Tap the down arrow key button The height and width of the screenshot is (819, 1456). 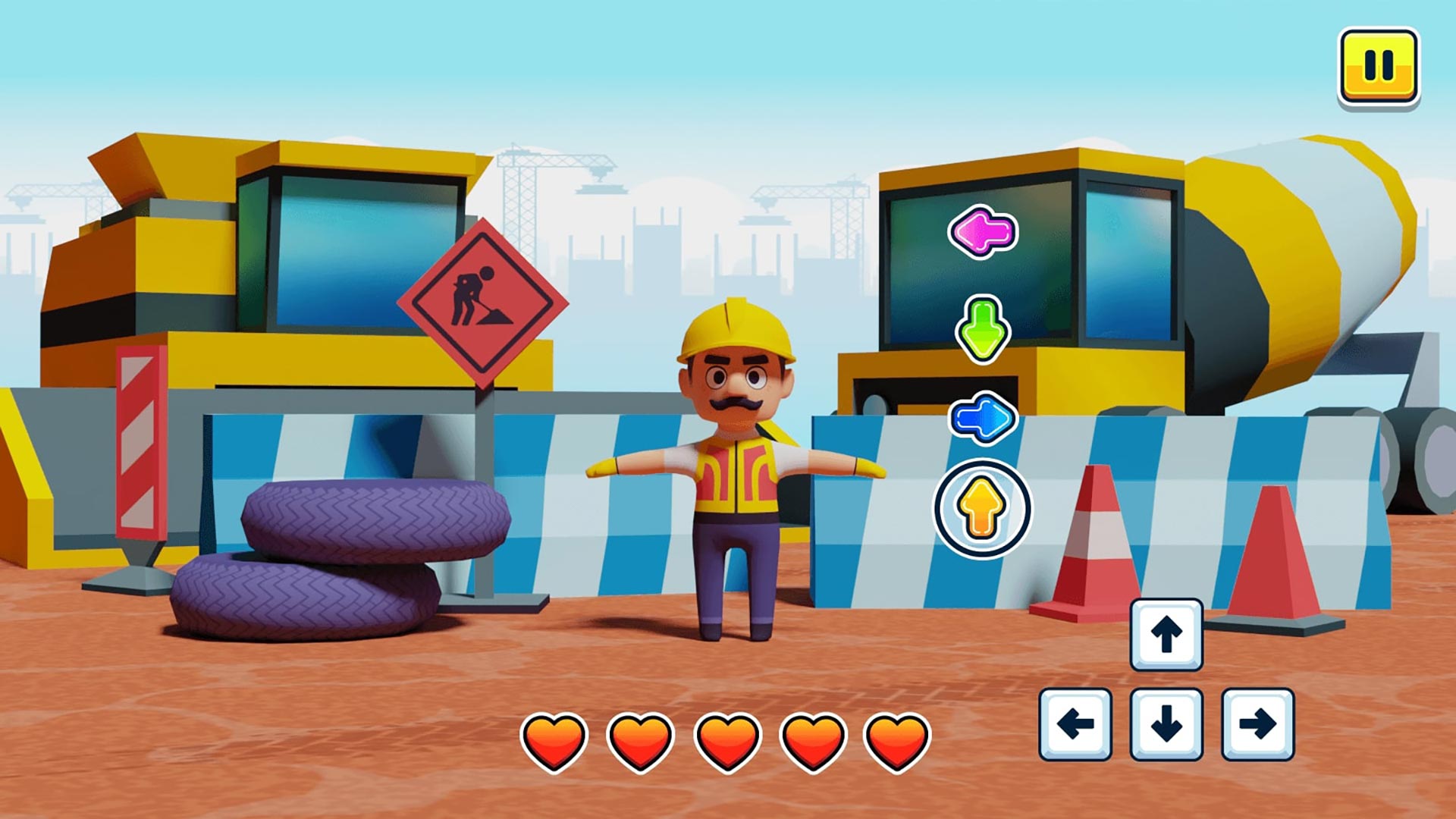tap(1166, 724)
